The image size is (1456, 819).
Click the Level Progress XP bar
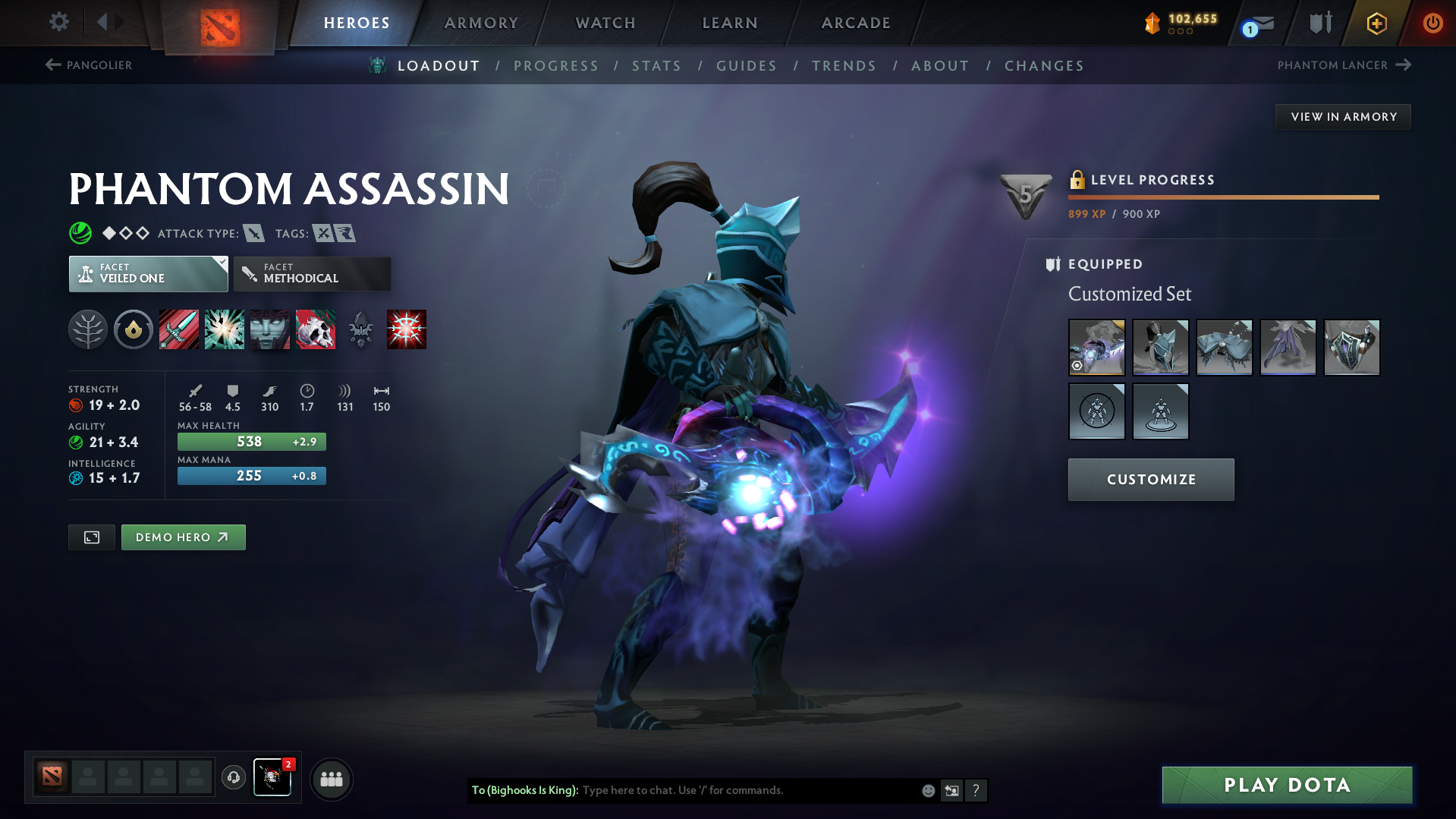pos(1222,197)
